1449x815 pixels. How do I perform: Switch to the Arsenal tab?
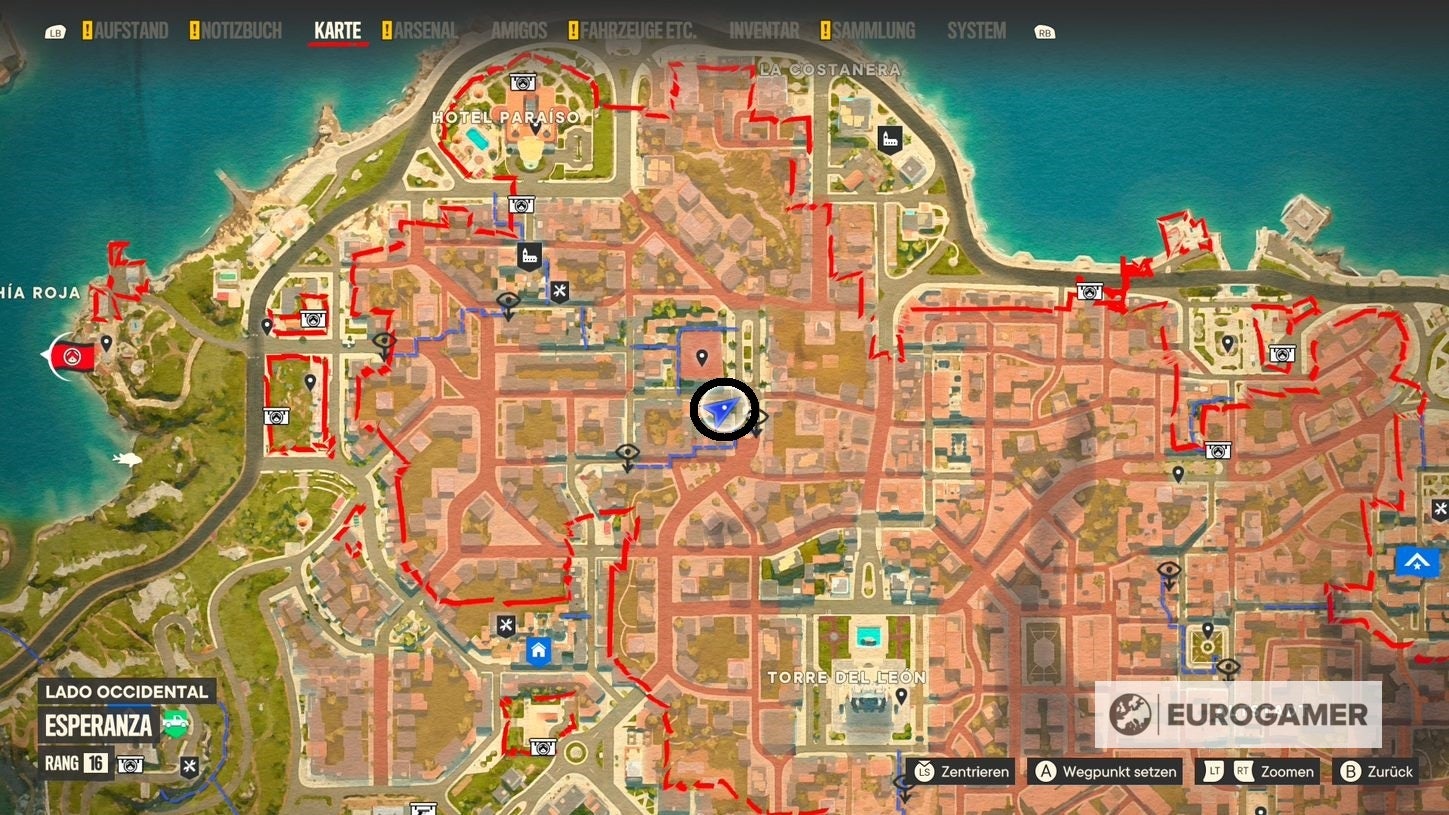tap(424, 30)
